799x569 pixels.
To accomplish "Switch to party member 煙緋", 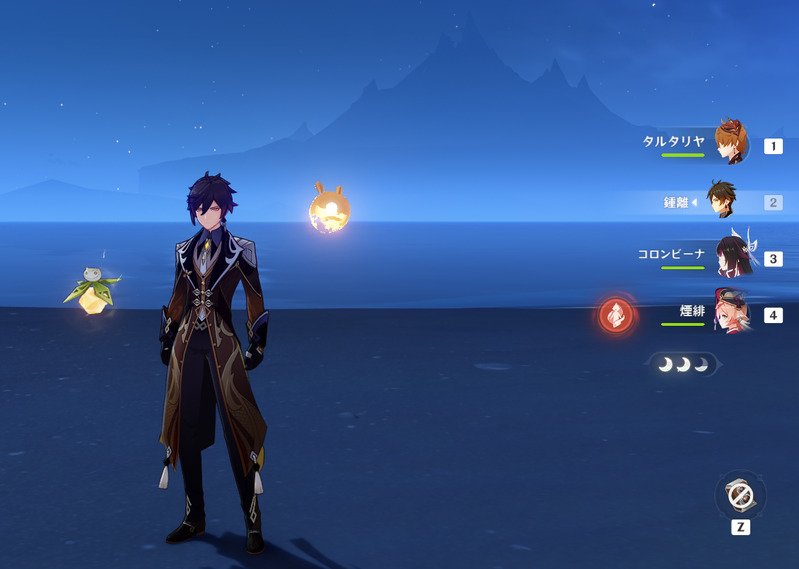I will [x=731, y=313].
